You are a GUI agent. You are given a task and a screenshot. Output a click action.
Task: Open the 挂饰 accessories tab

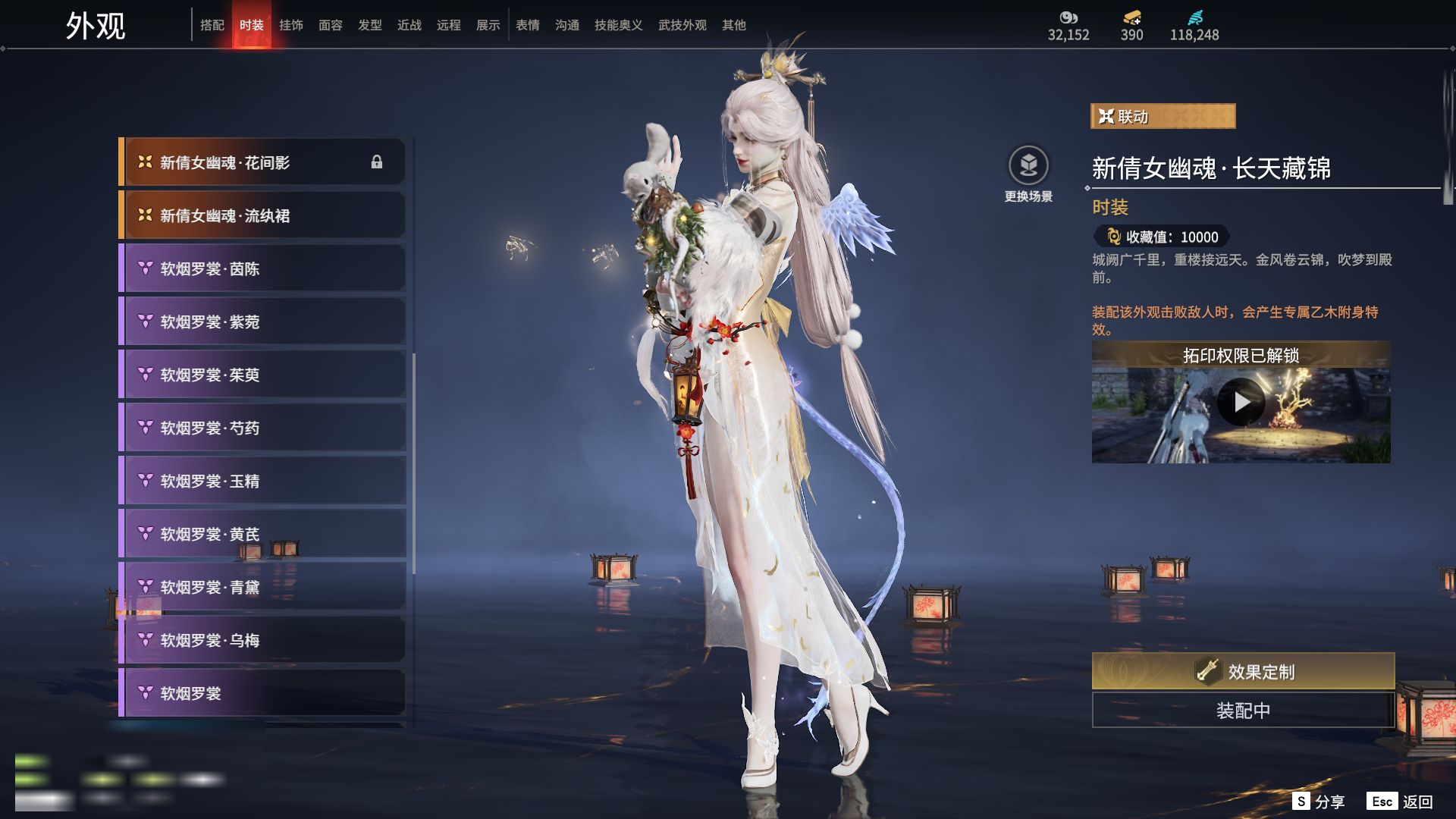pos(291,25)
